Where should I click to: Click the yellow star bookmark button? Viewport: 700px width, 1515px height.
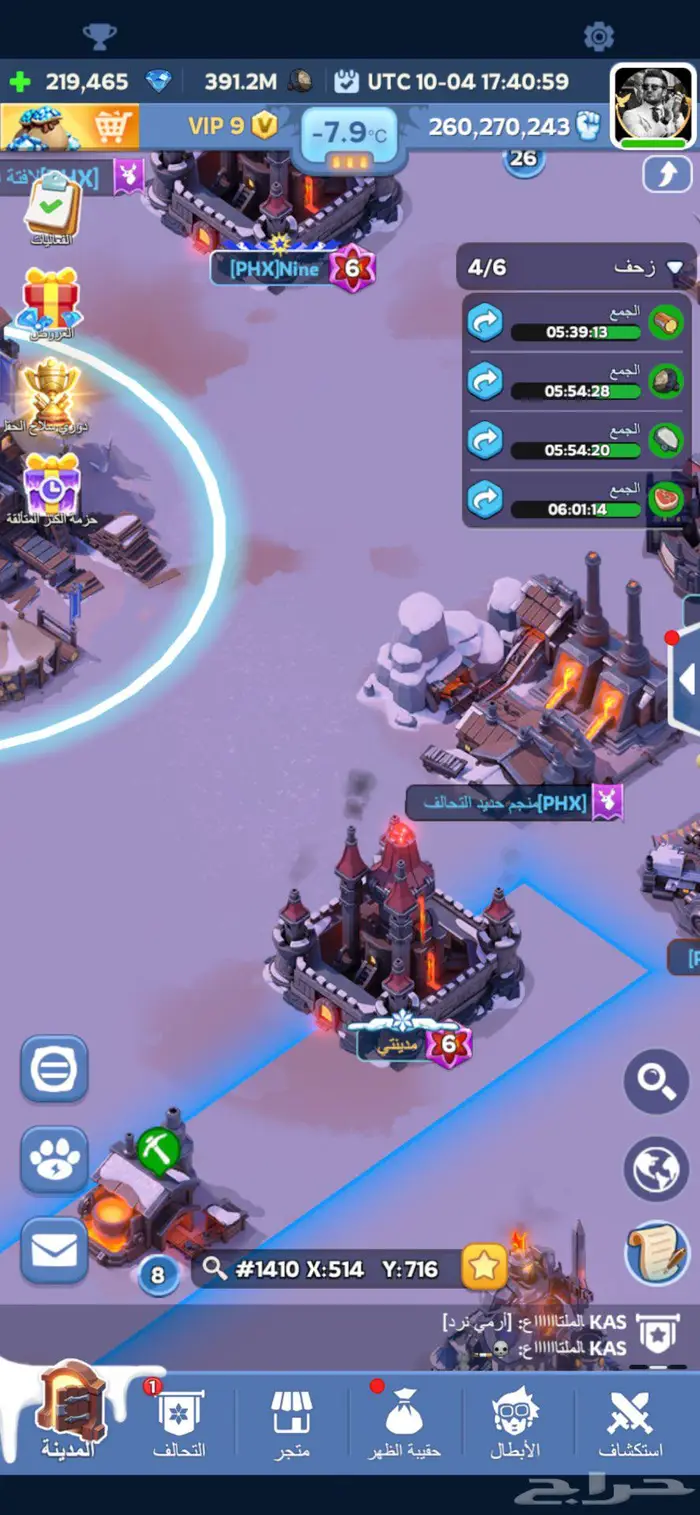click(484, 1268)
